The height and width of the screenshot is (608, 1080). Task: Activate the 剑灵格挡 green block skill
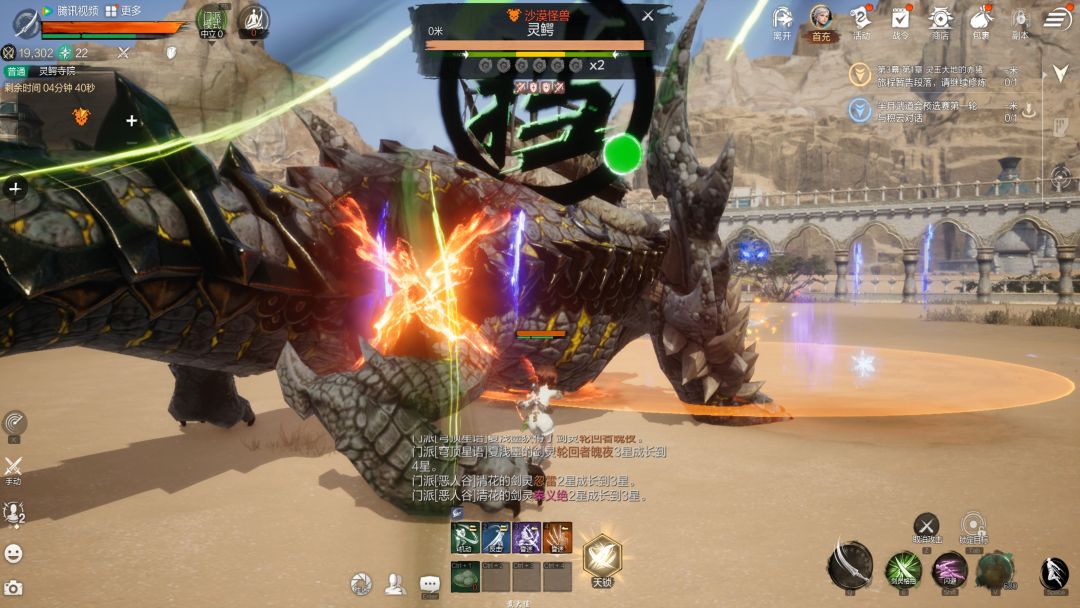902,570
